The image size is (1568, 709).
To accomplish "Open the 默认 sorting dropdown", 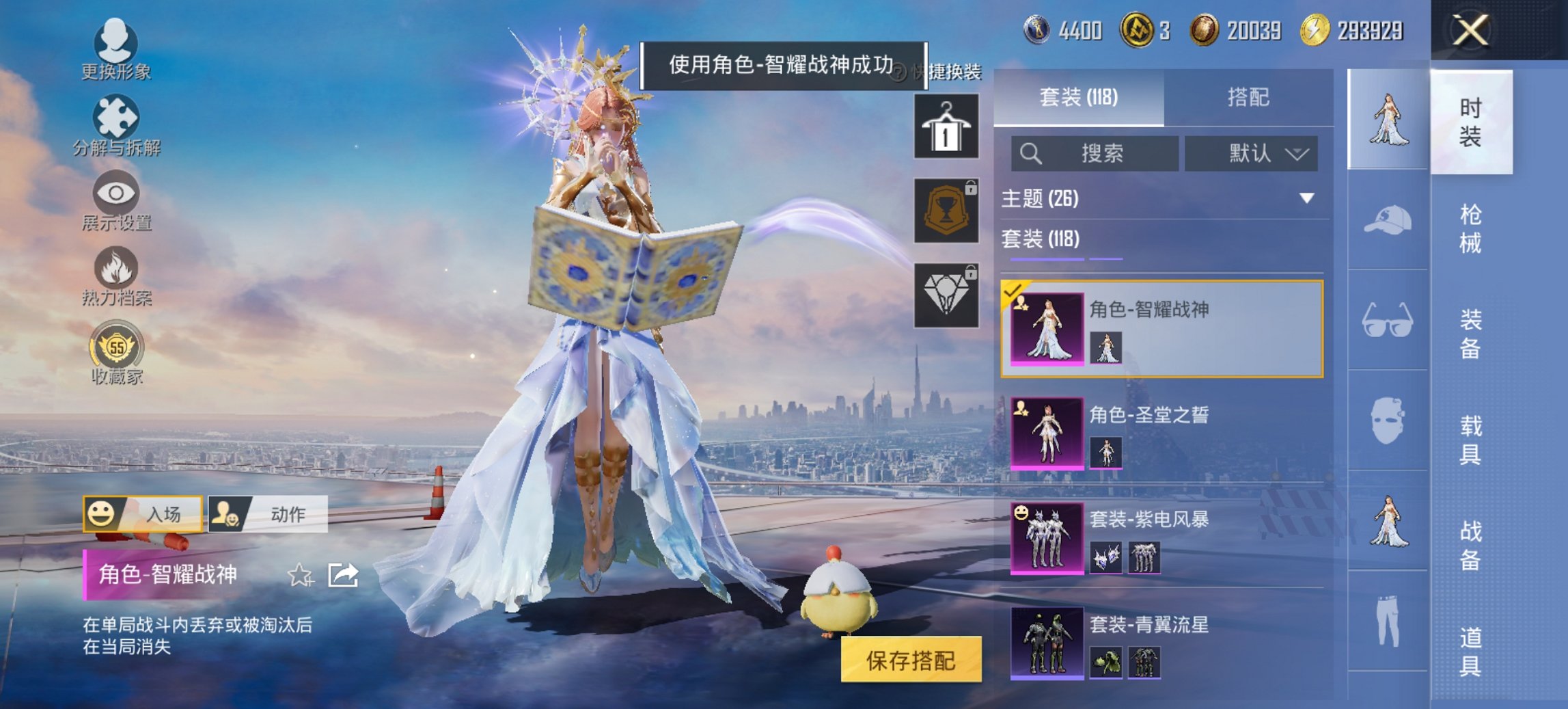I will click(1252, 153).
